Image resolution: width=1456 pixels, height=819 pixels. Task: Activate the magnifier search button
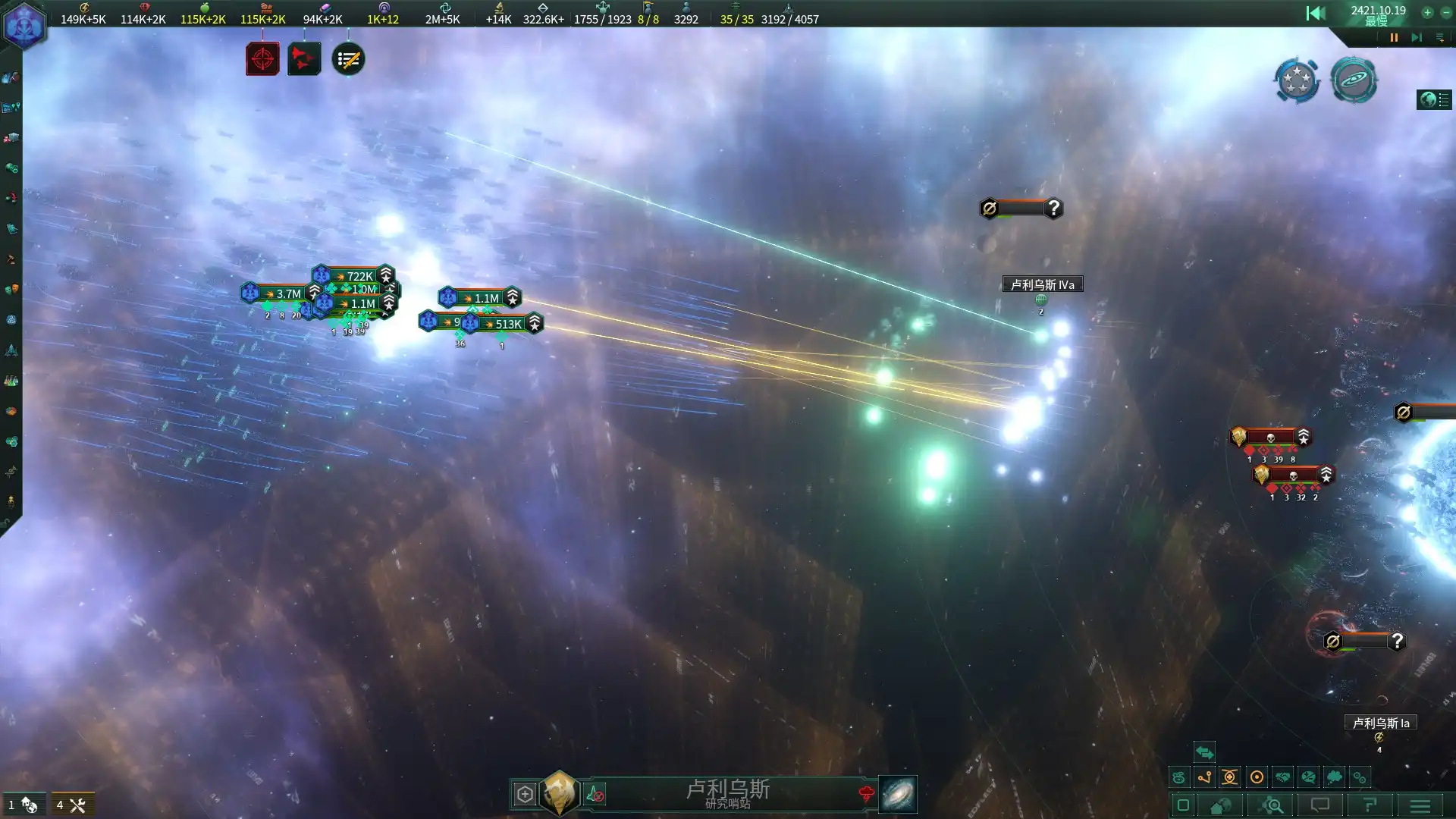1273,805
